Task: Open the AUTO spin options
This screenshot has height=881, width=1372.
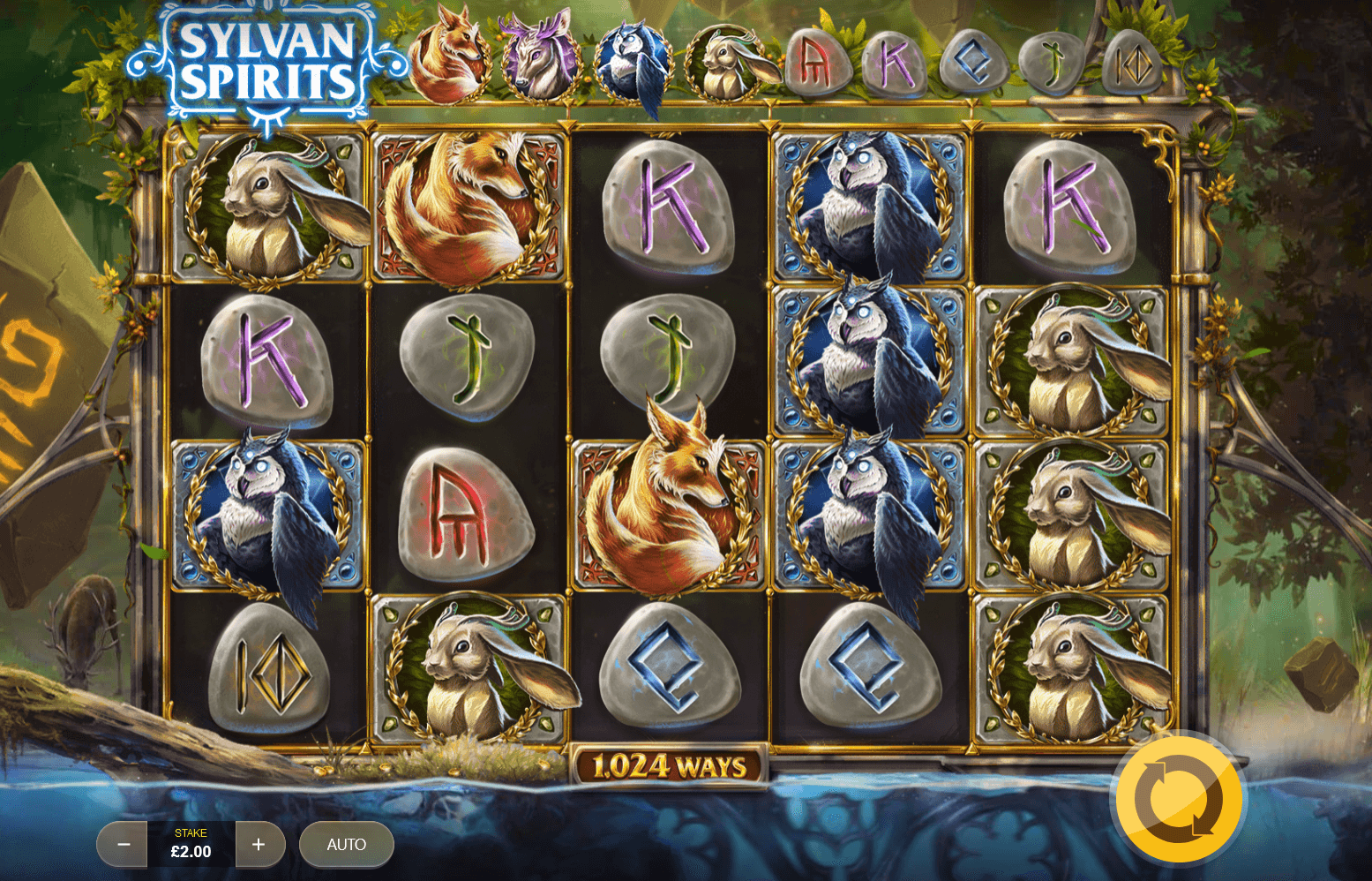Action: click(x=346, y=845)
